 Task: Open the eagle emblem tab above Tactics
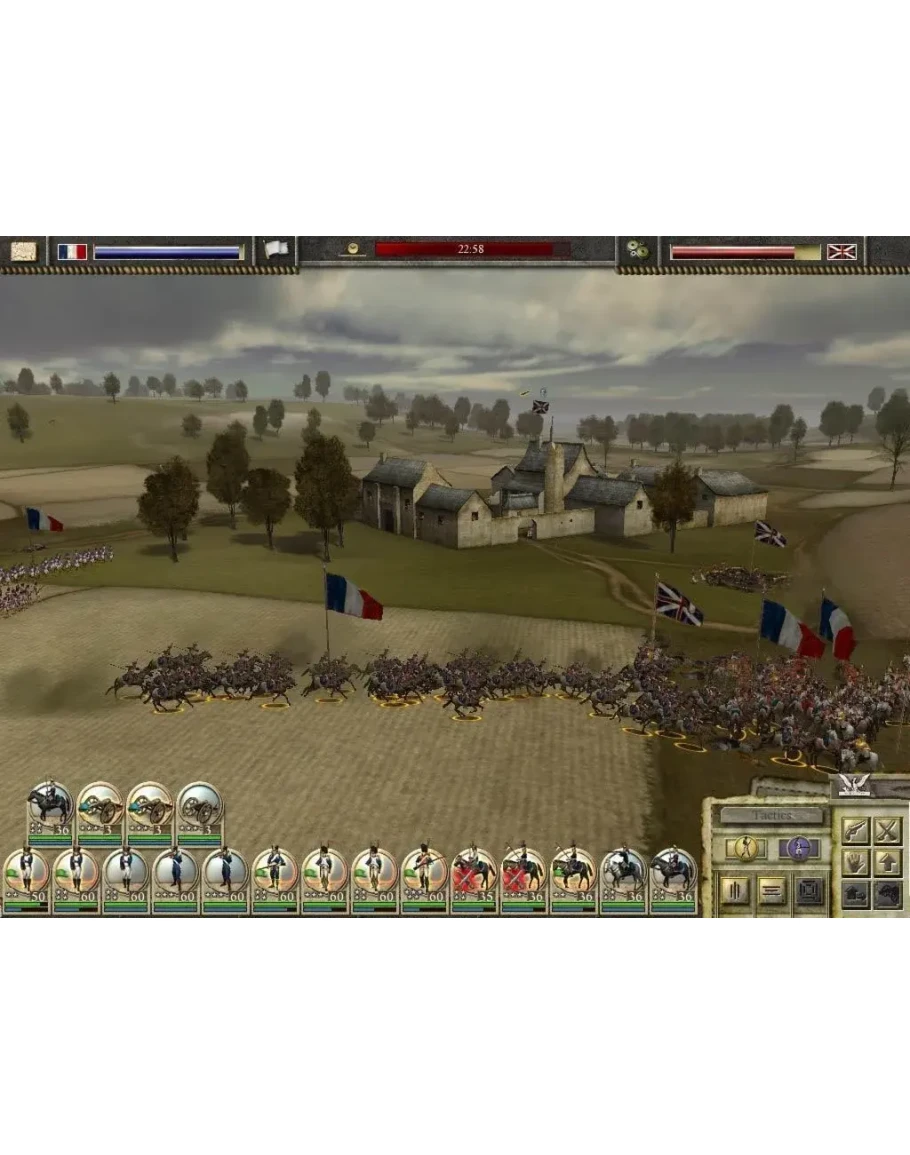point(854,786)
